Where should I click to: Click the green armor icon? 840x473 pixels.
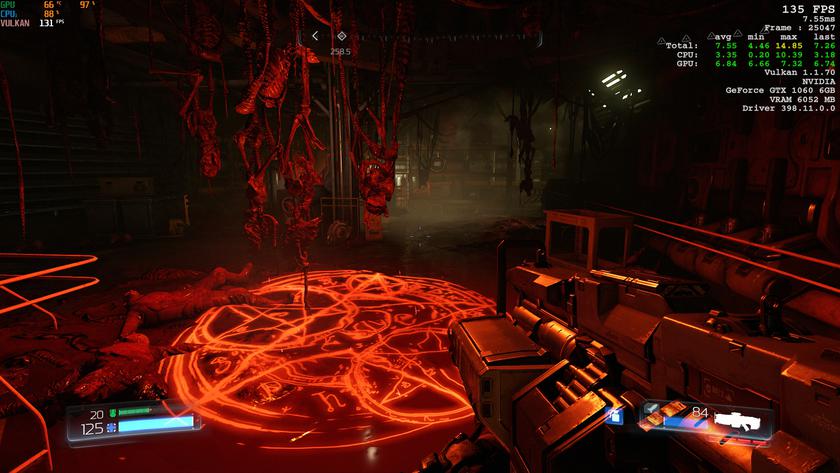(112, 413)
